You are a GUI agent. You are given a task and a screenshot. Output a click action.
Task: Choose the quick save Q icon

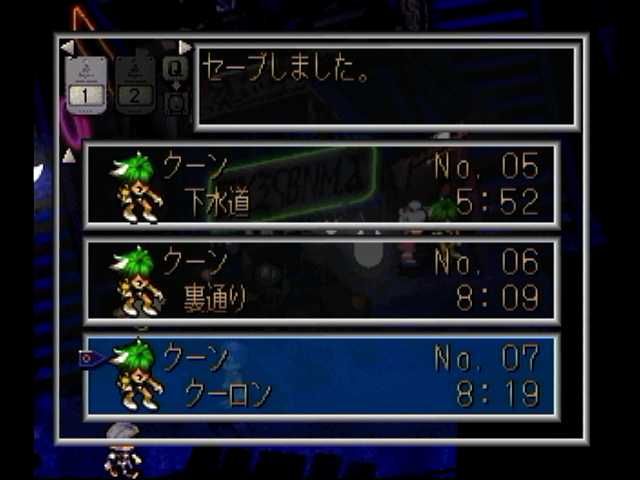[176, 68]
